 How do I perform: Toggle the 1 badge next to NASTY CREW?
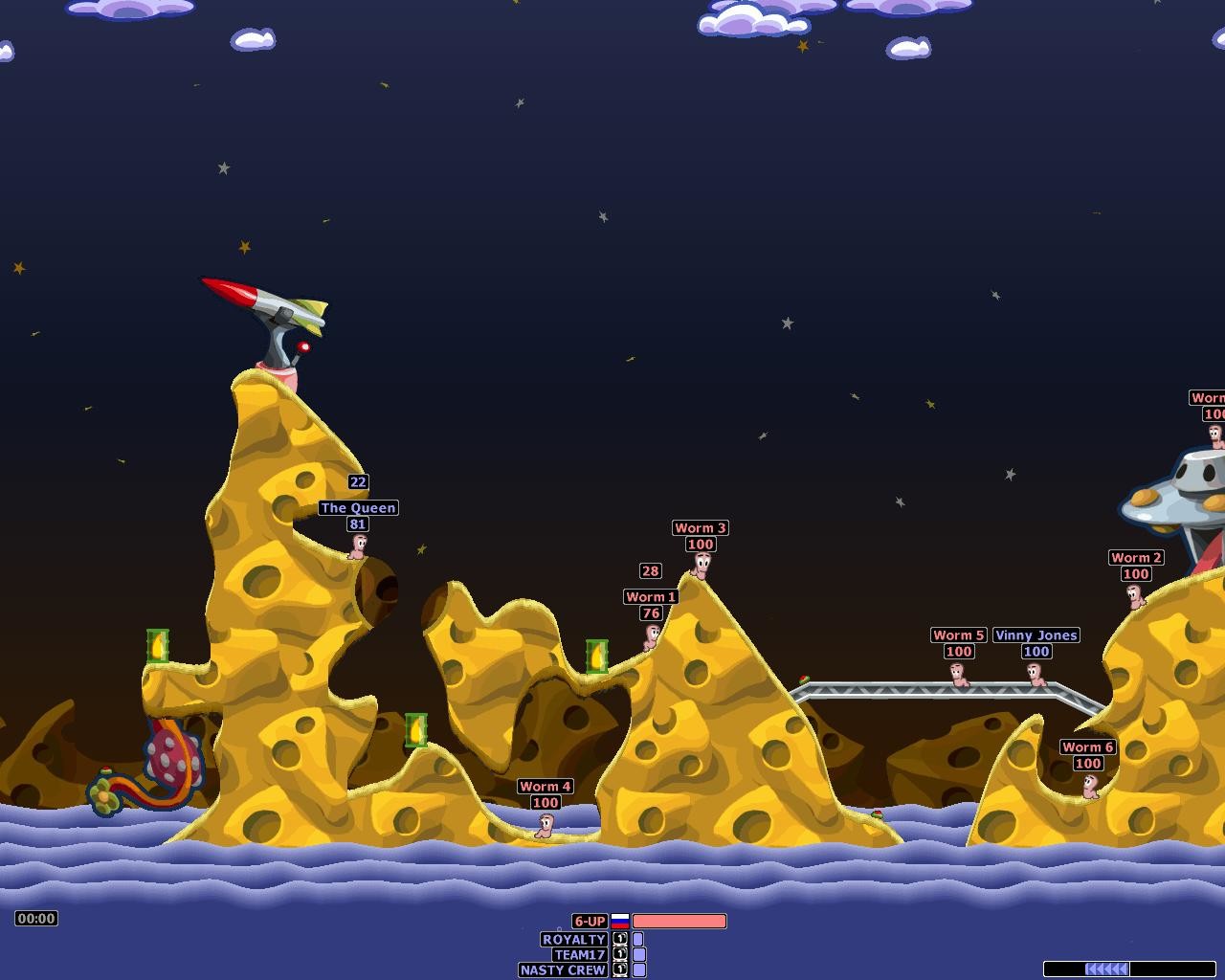tap(618, 968)
